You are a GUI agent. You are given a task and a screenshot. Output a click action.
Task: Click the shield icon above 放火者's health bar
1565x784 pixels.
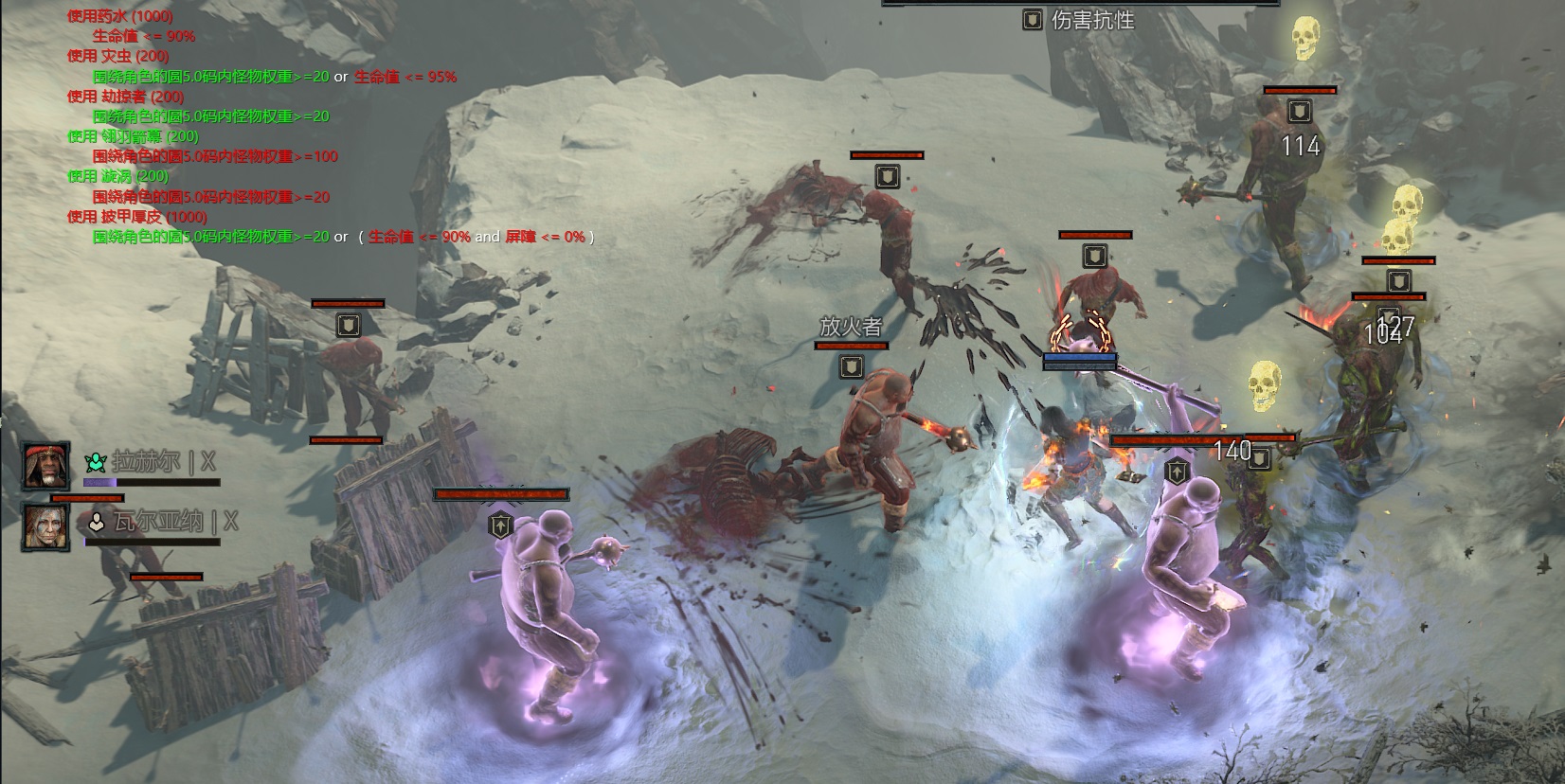[x=850, y=365]
